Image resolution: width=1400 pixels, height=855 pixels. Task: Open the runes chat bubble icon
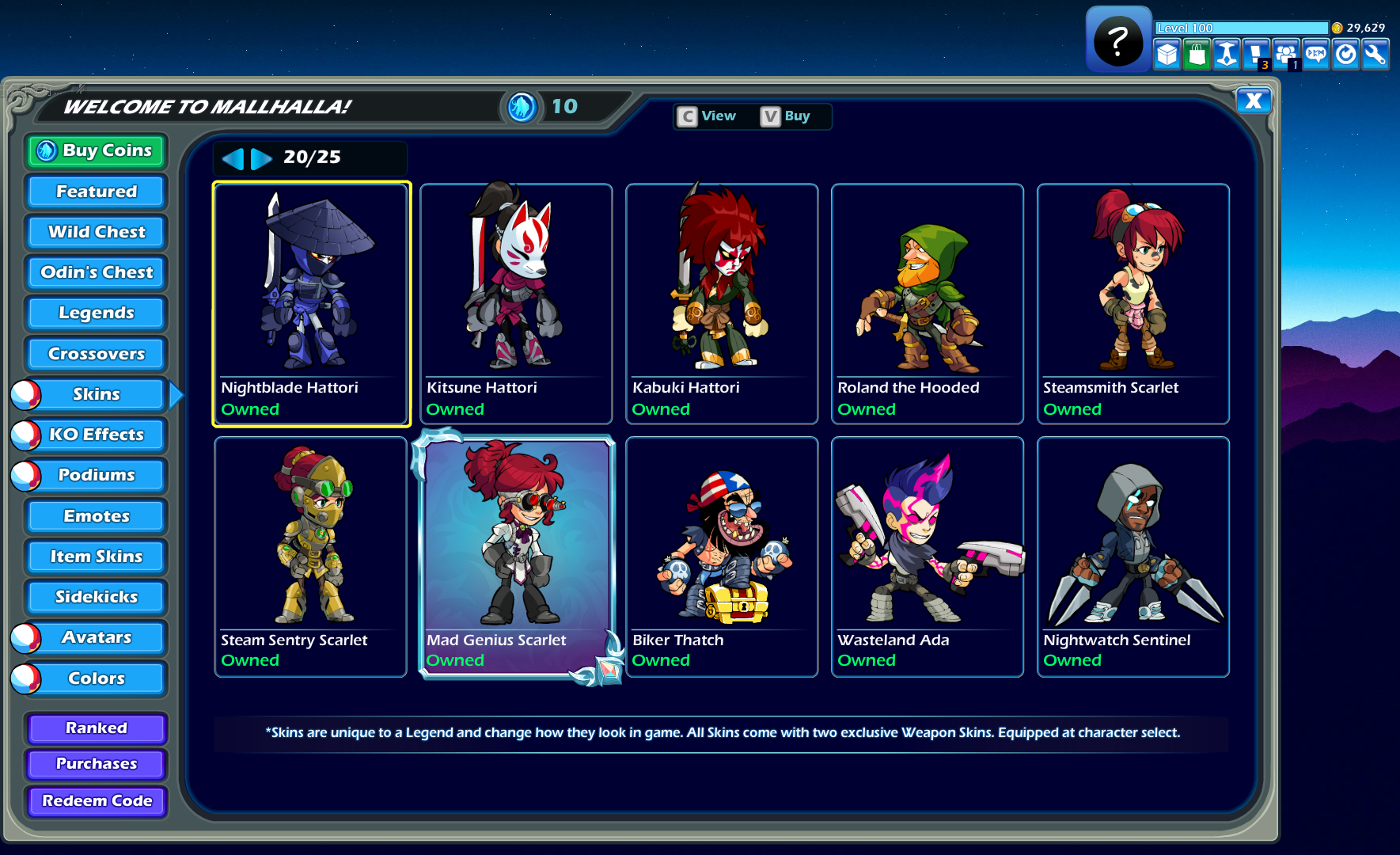(x=1315, y=54)
